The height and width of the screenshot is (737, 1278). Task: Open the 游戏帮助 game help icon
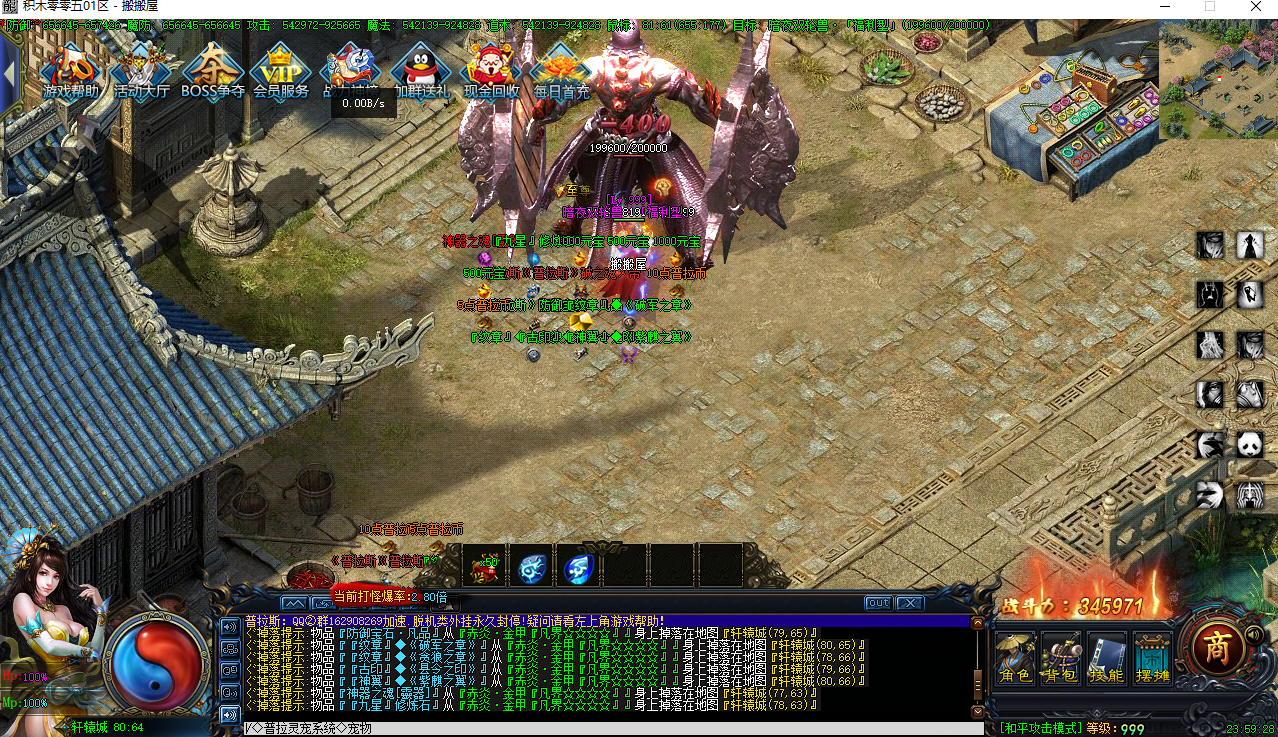pos(71,70)
